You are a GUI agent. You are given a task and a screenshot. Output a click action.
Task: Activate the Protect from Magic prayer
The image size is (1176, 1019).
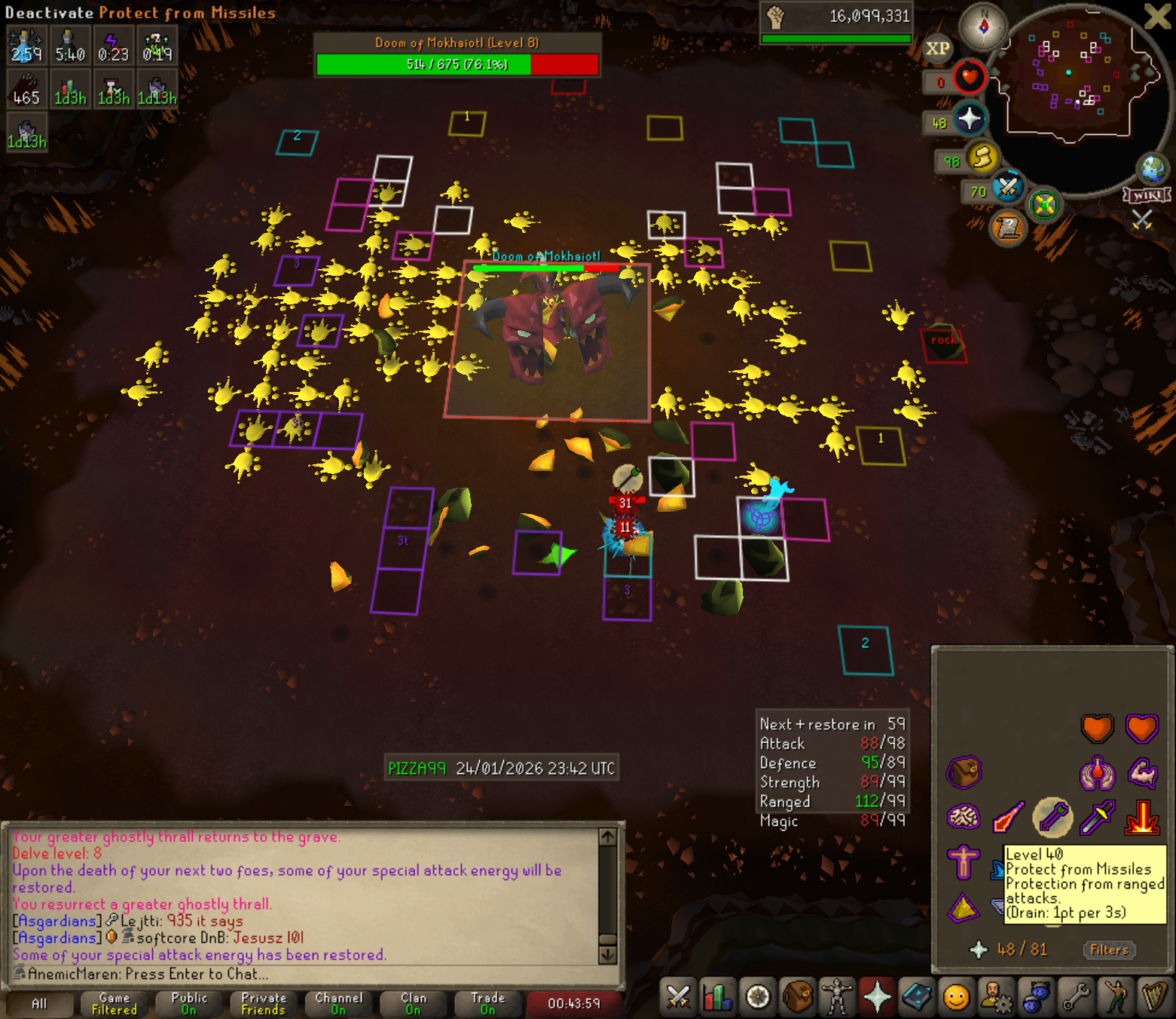tap(1008, 818)
